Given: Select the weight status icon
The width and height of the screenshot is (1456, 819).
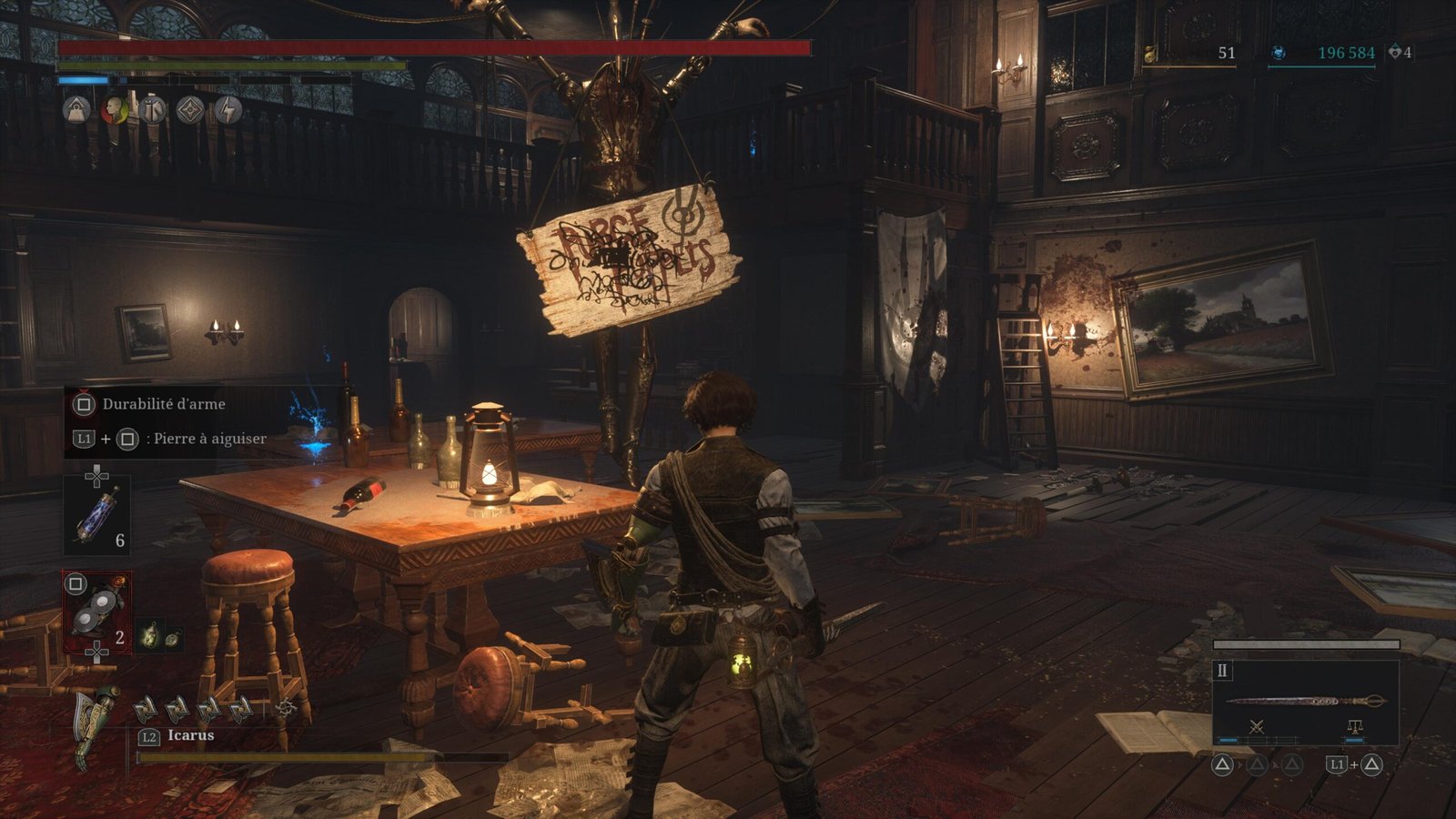Looking at the screenshot, I should tap(77, 110).
